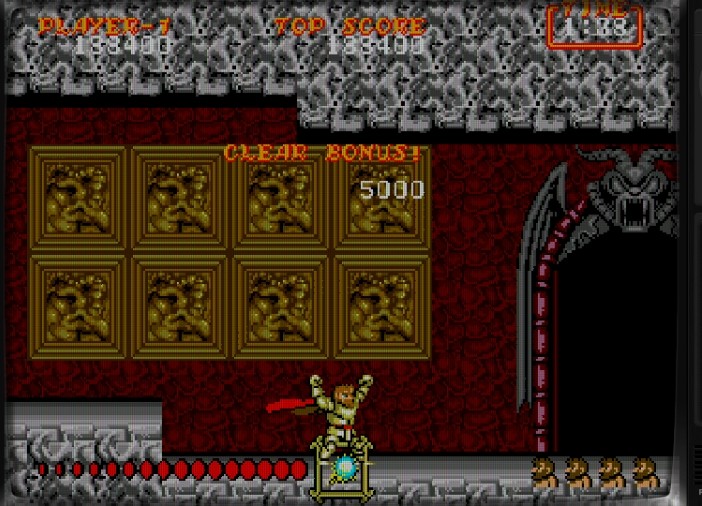This screenshot has height=506, width=702.
Task: Select the framed blue orb item slot
Action: [x=342, y=468]
